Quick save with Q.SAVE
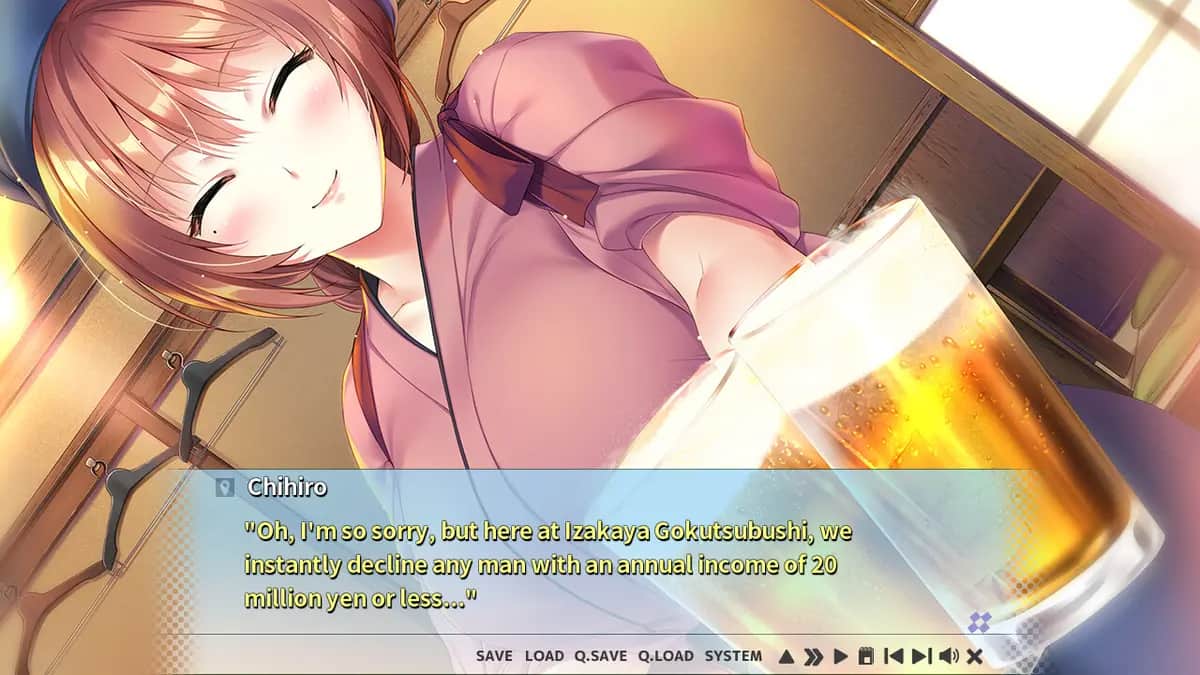1200x675 pixels. click(x=600, y=656)
